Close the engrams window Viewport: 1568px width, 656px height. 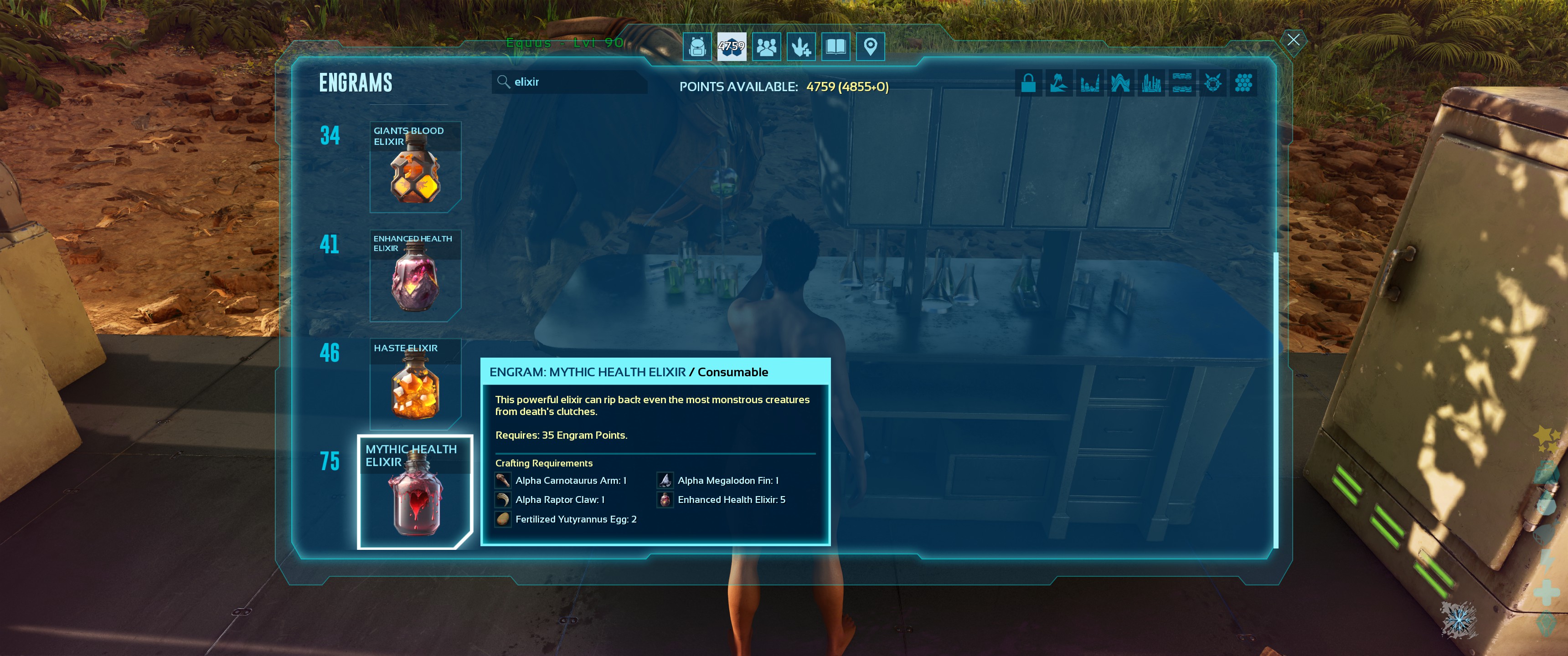[x=1293, y=40]
